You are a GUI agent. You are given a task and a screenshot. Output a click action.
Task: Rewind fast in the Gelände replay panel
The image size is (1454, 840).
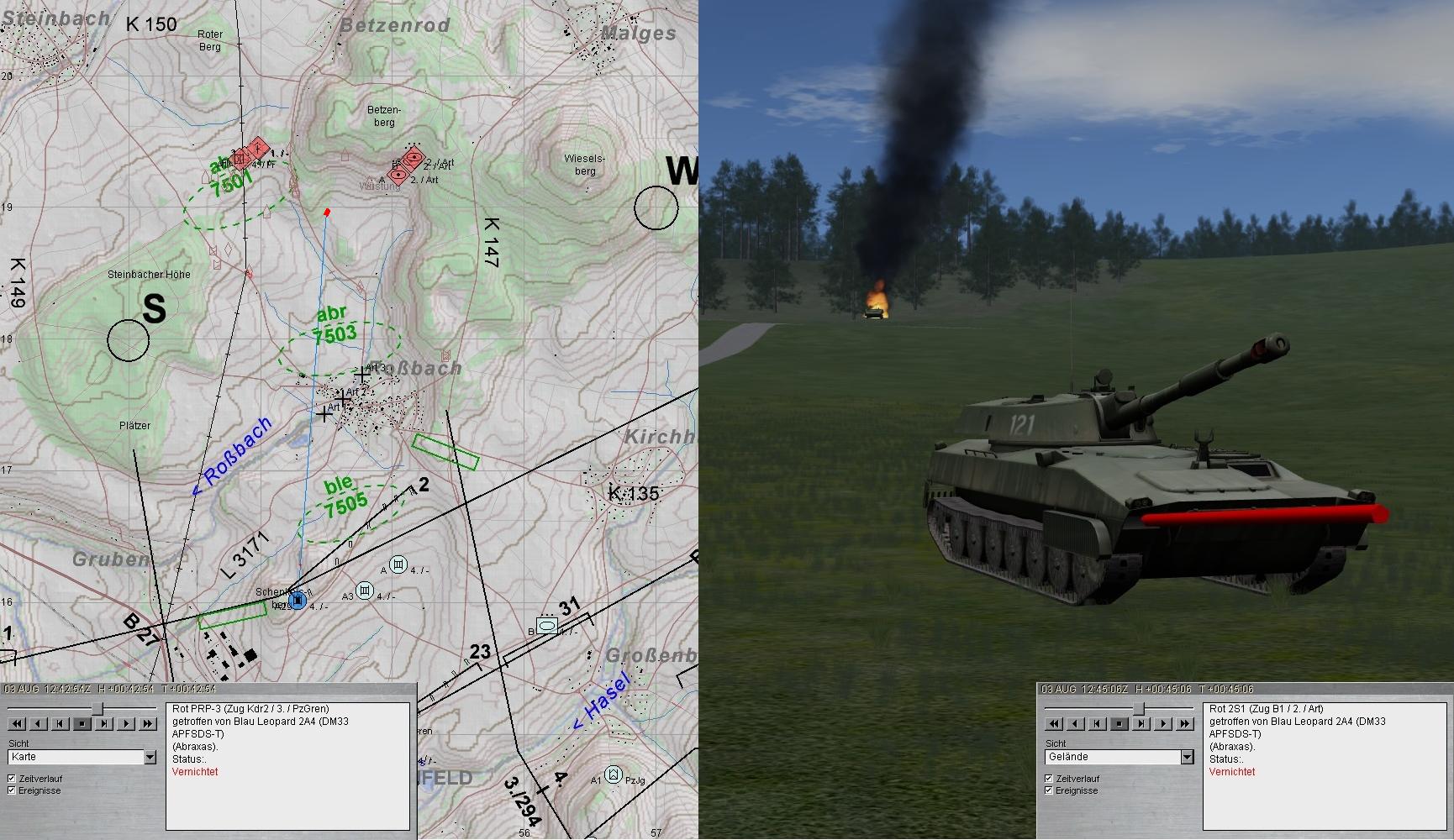coord(1054,723)
